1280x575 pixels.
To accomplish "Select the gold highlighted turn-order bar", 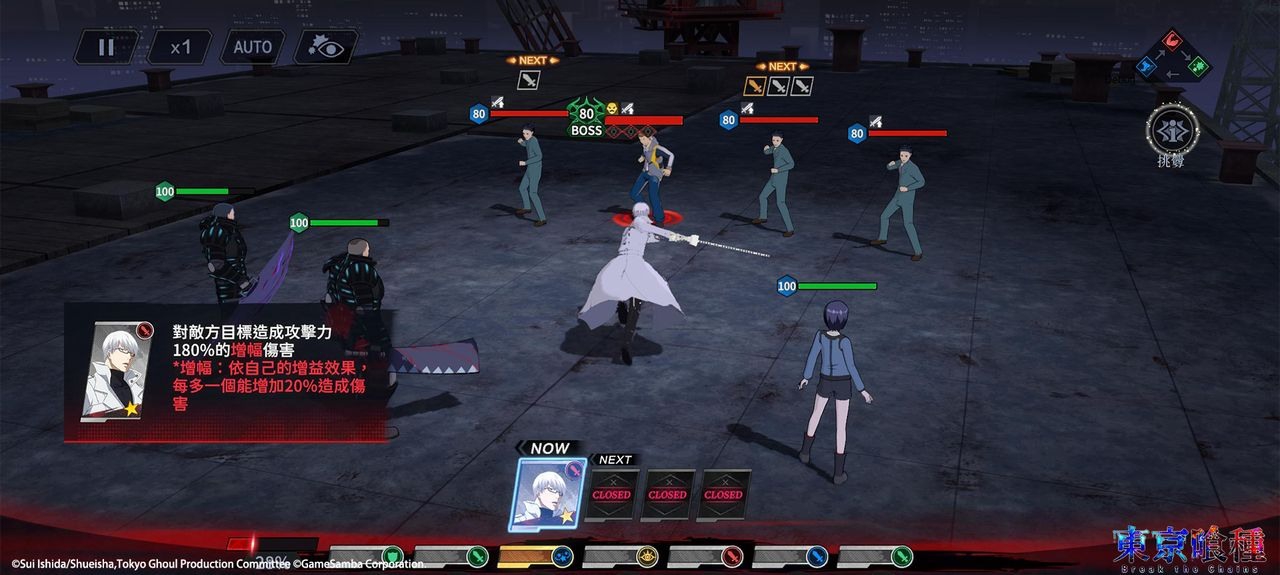I will [x=535, y=555].
